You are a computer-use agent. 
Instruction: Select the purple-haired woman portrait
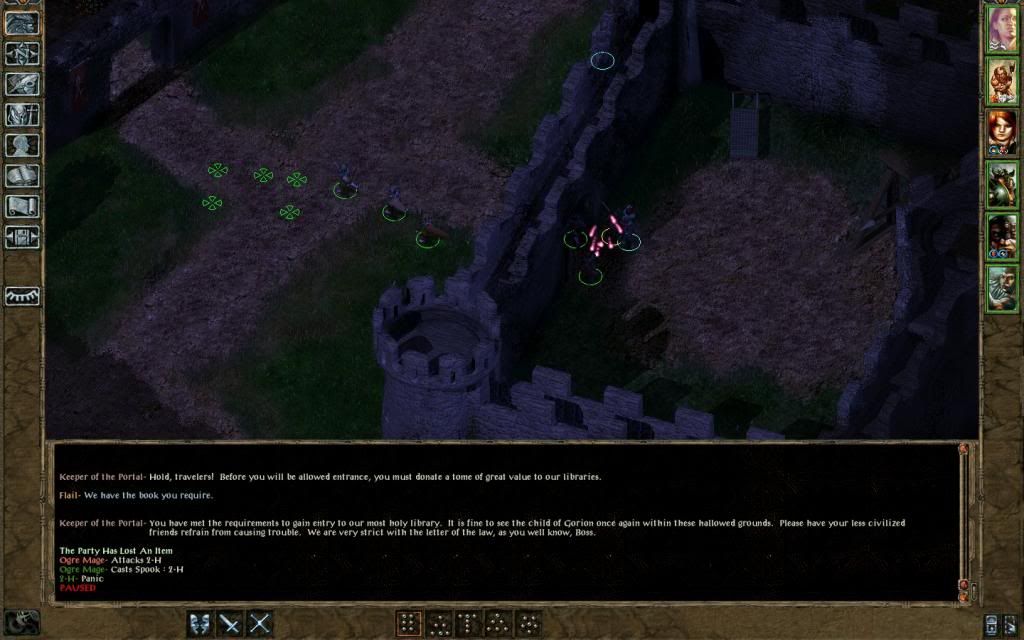click(x=1002, y=28)
